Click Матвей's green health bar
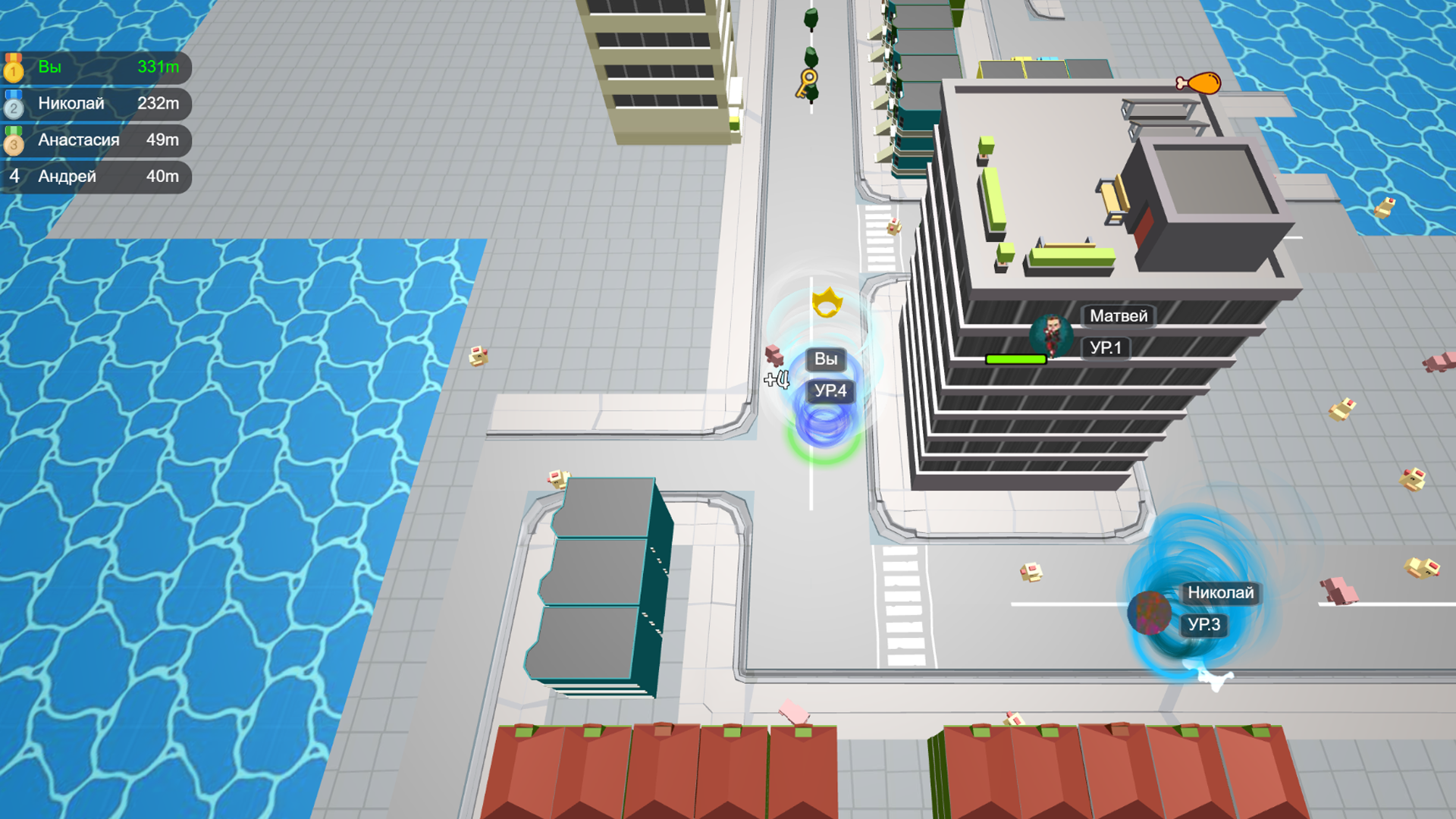The image size is (1456, 819). 1016,359
